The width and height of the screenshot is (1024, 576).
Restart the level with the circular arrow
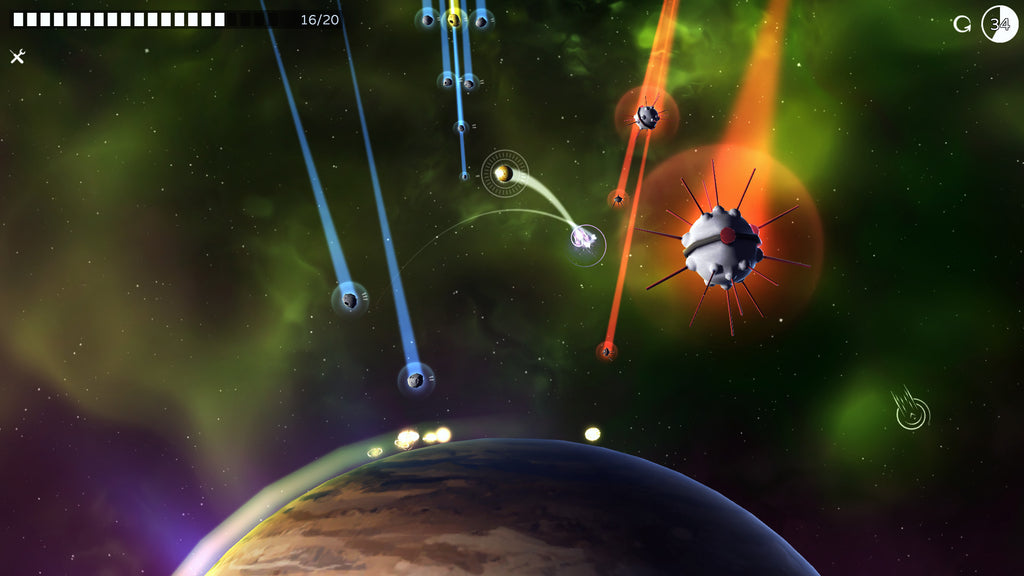962,24
